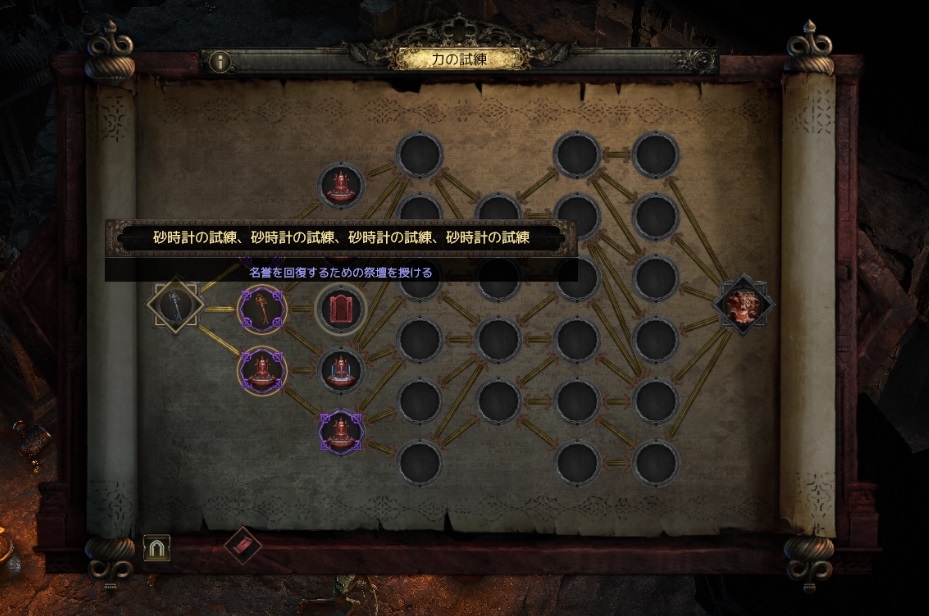
Task: Pick the topmost red shrine node
Action: 342,186
